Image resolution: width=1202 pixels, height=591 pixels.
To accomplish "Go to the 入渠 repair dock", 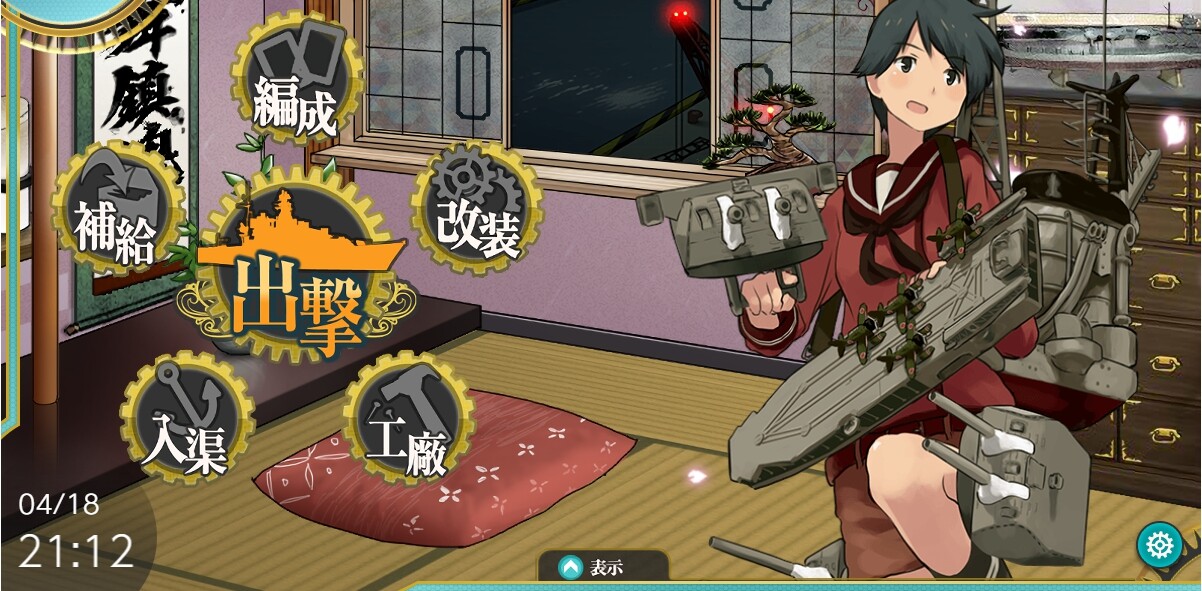I will point(187,418).
